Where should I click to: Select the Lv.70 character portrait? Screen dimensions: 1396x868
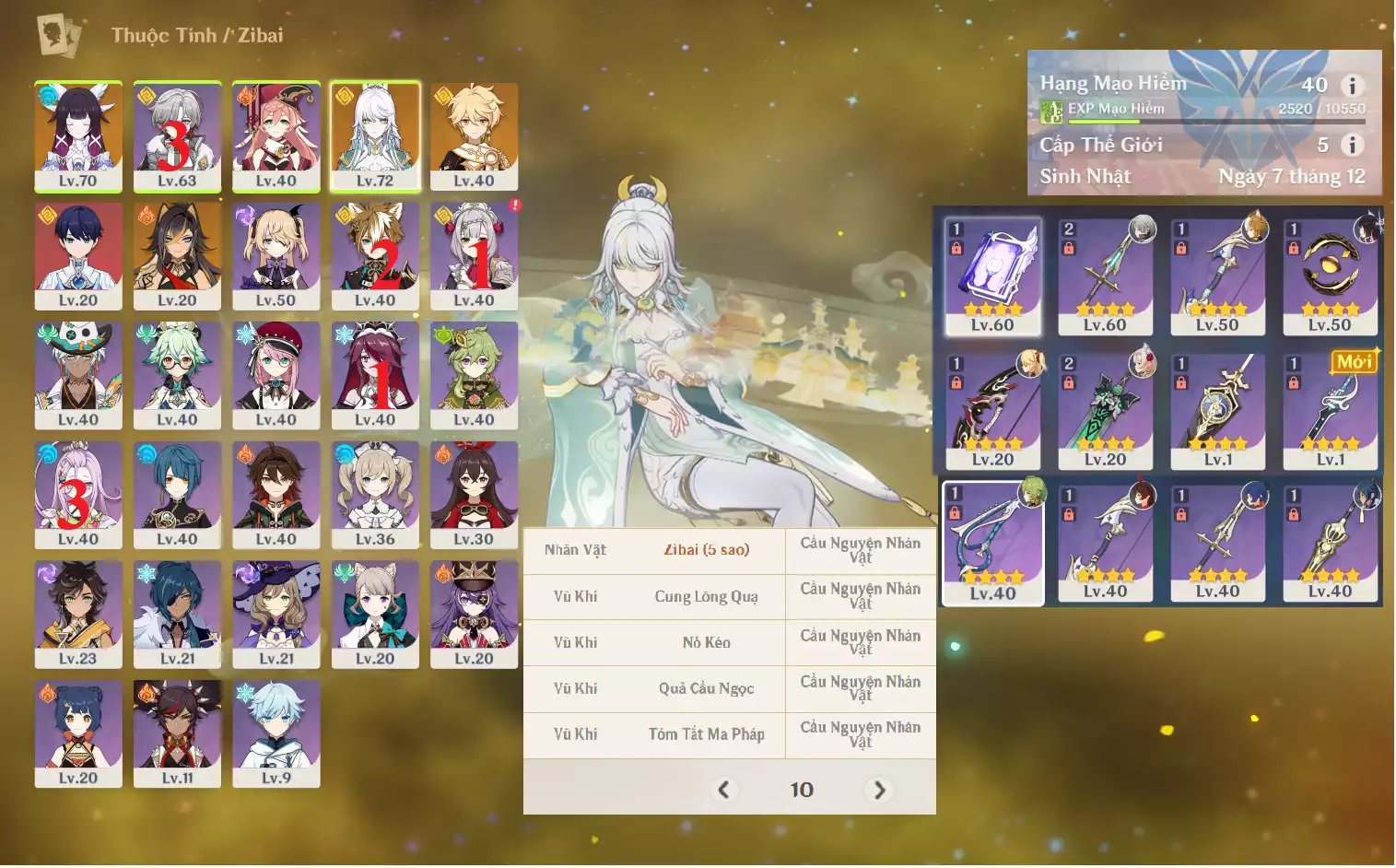[x=78, y=135]
